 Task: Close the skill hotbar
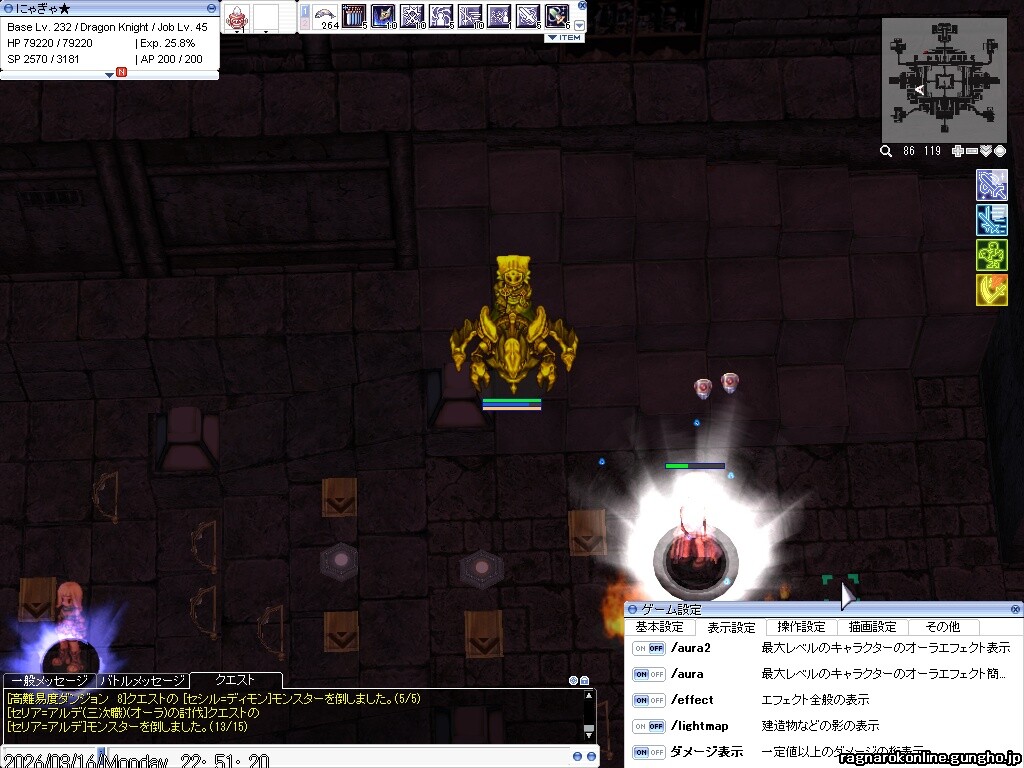[582, 5]
